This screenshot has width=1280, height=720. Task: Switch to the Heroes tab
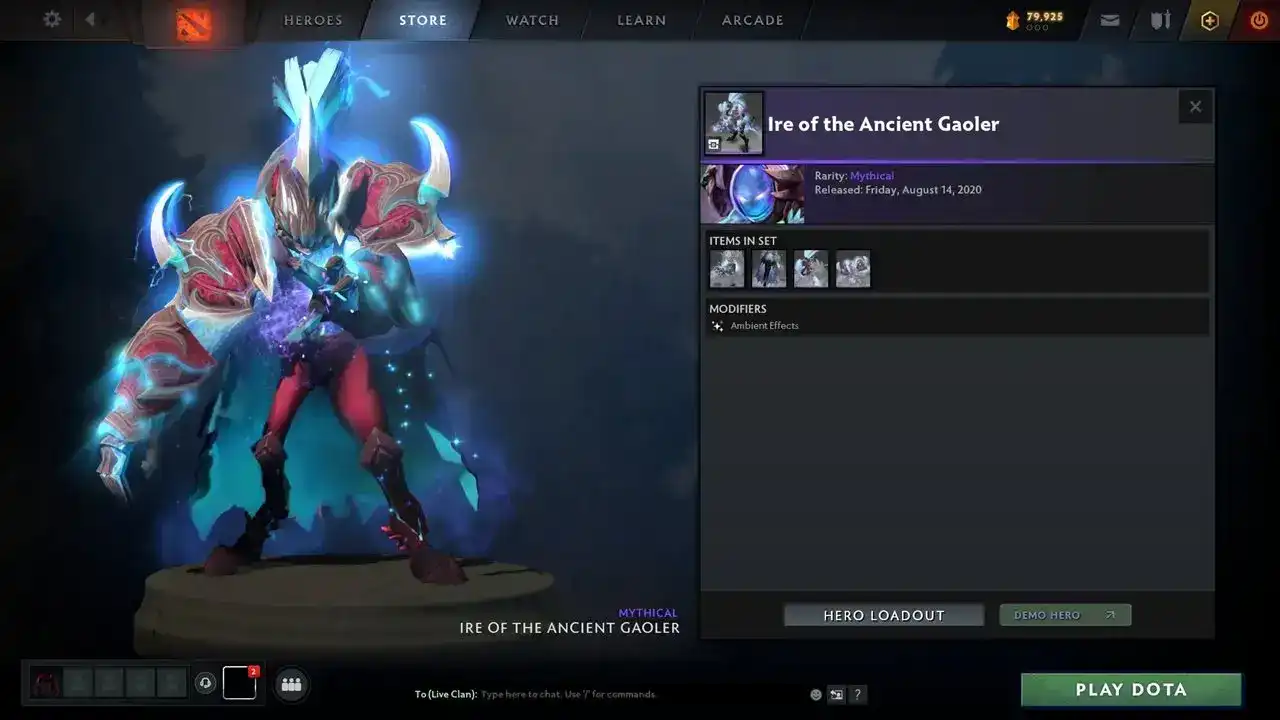pos(313,20)
